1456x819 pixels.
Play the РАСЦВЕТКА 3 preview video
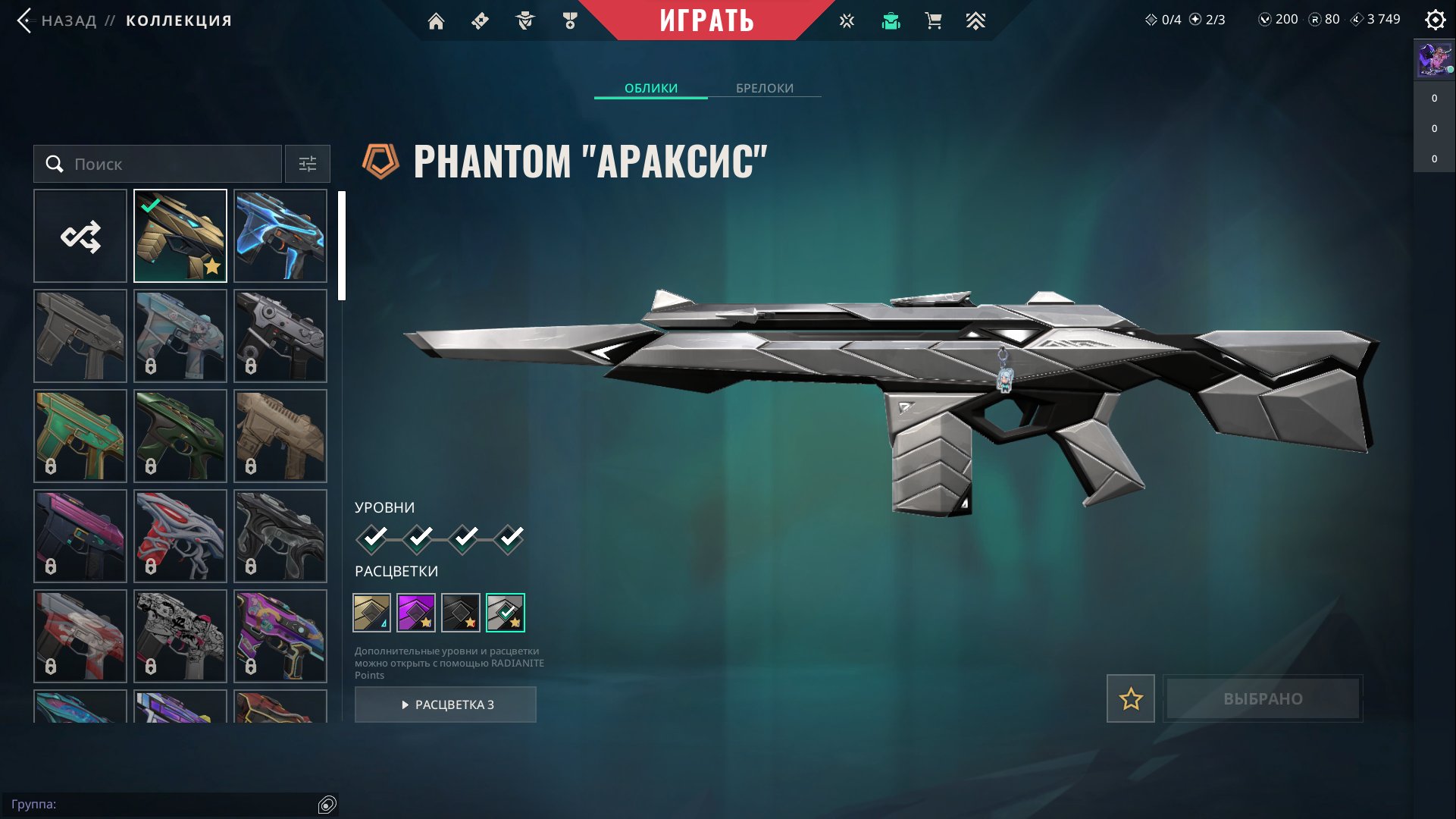(446, 704)
